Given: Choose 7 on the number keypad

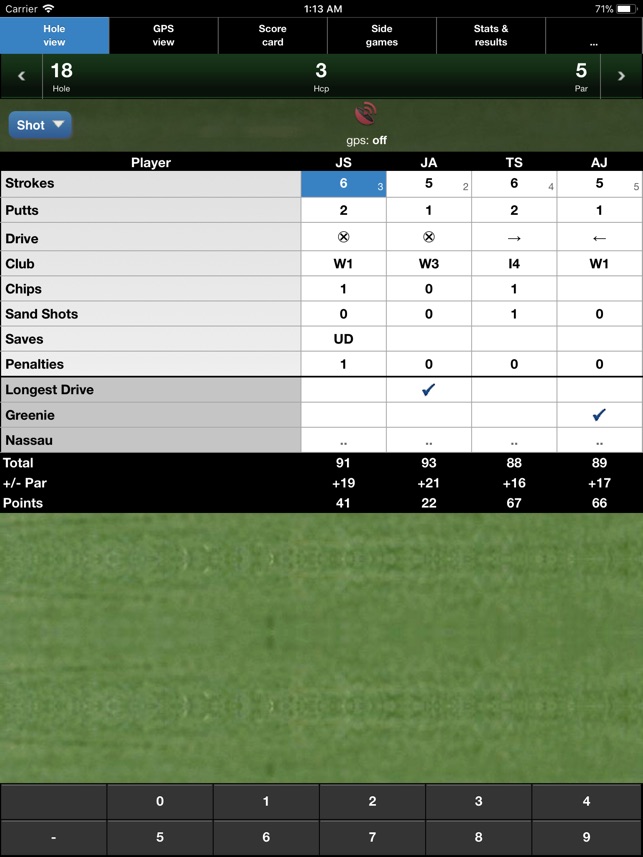Looking at the screenshot, I should 372,837.
